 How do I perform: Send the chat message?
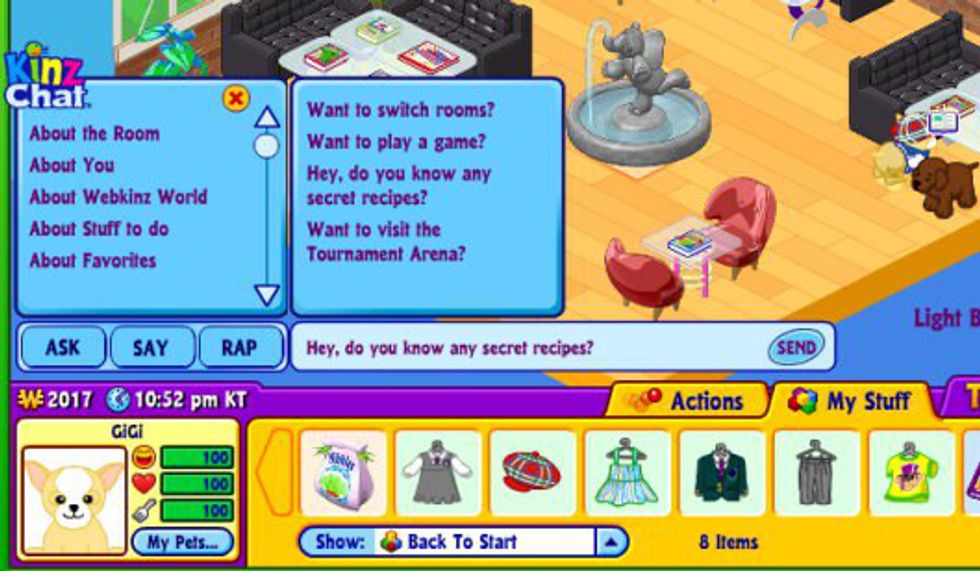[x=796, y=348]
